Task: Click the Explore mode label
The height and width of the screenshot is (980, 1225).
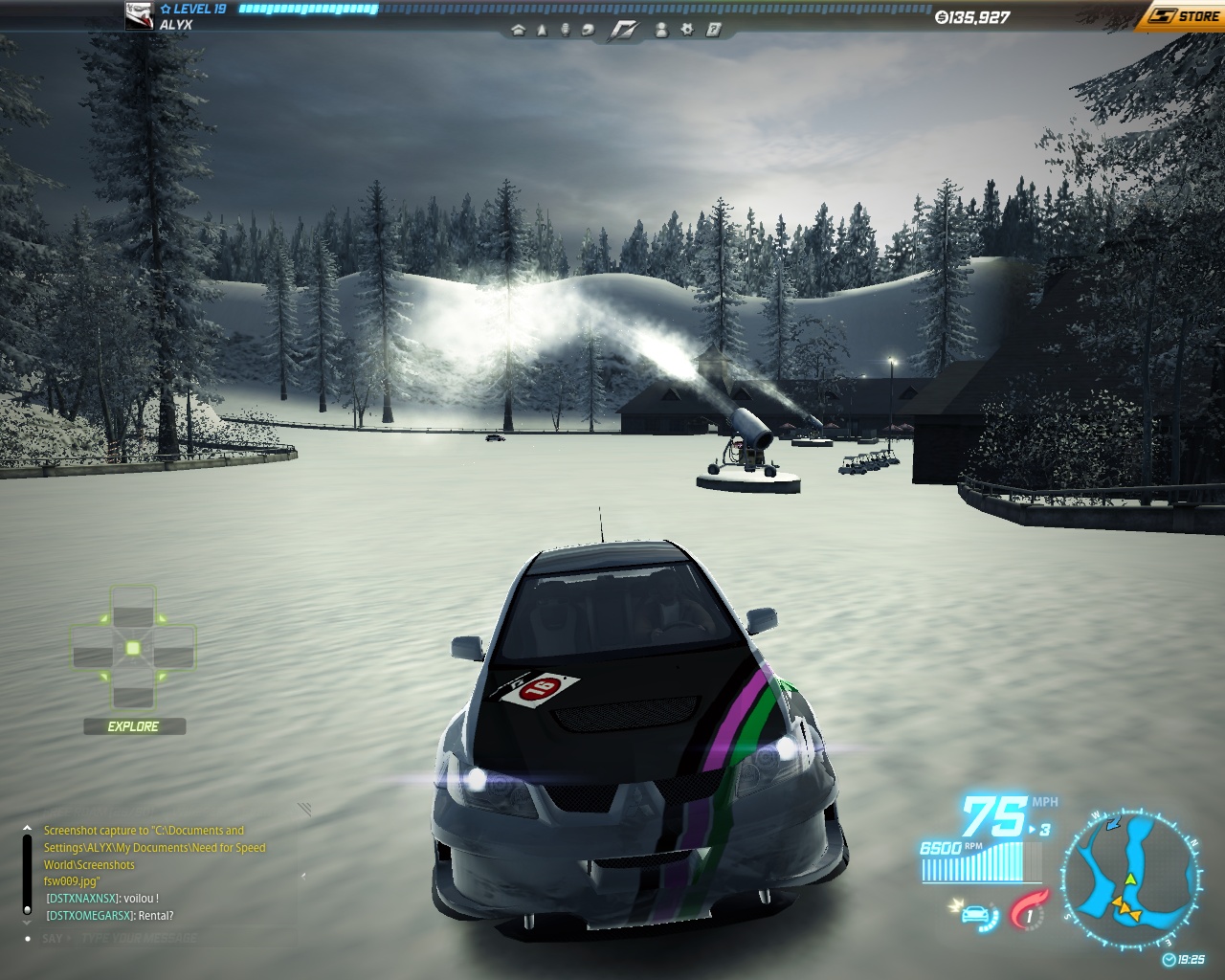Action: click(x=134, y=726)
